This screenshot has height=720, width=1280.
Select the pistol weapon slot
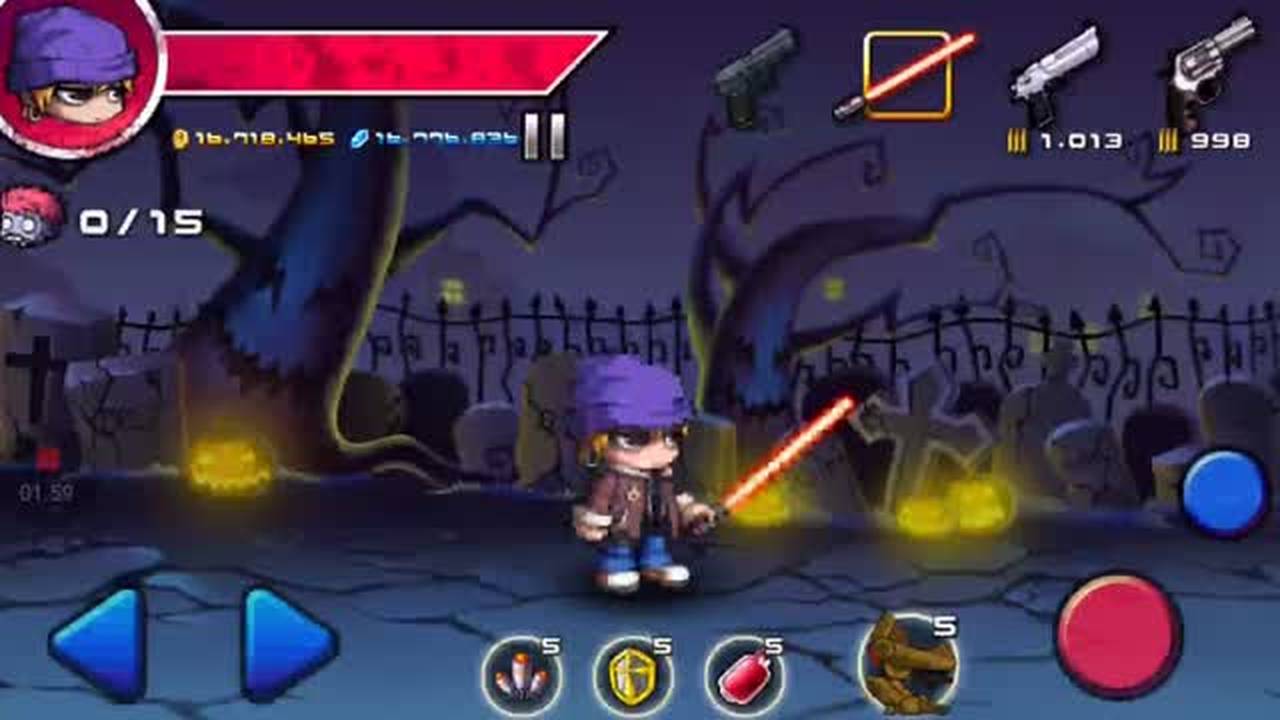click(x=755, y=70)
